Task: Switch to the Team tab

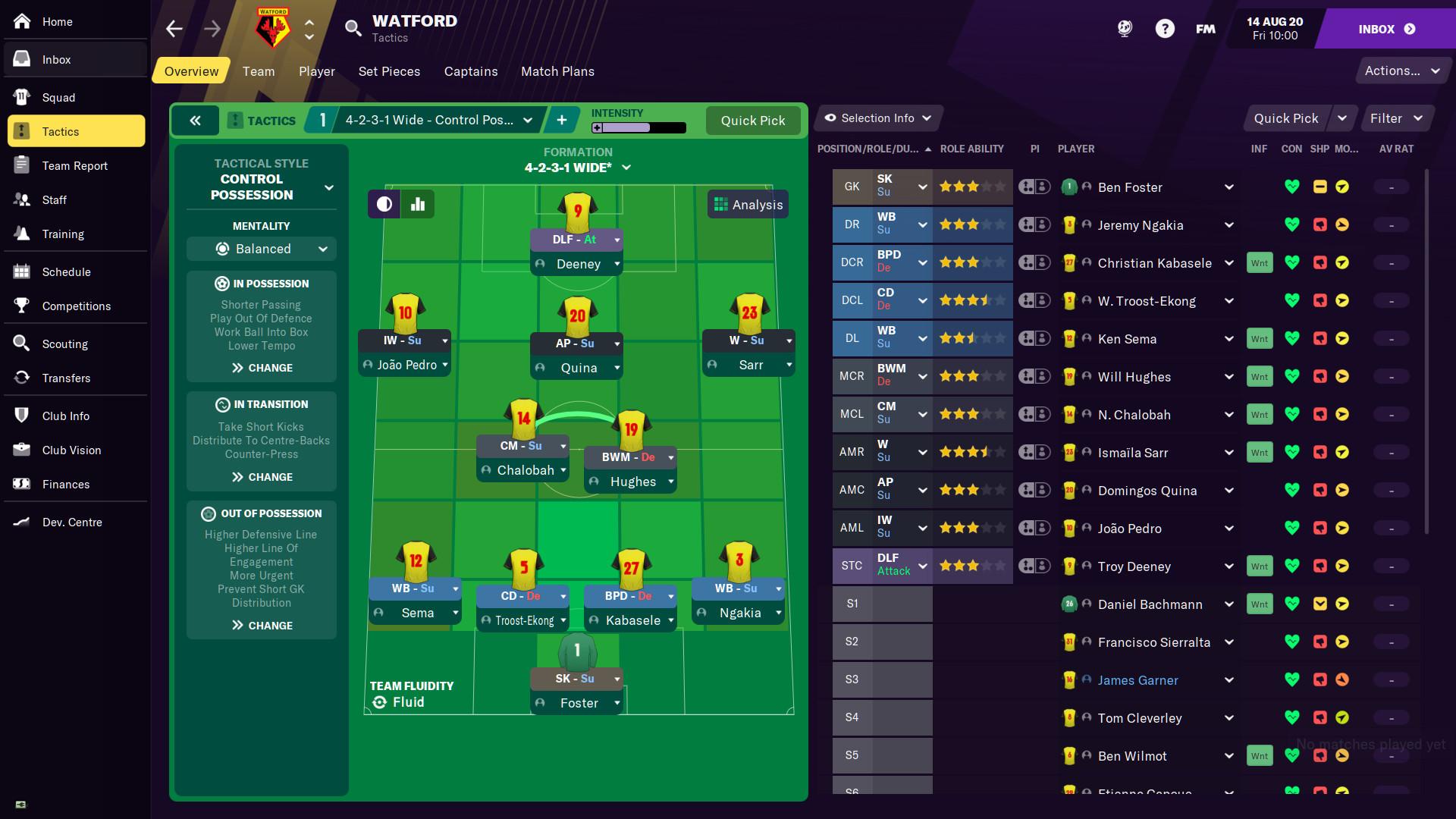Action: pyautogui.click(x=259, y=71)
